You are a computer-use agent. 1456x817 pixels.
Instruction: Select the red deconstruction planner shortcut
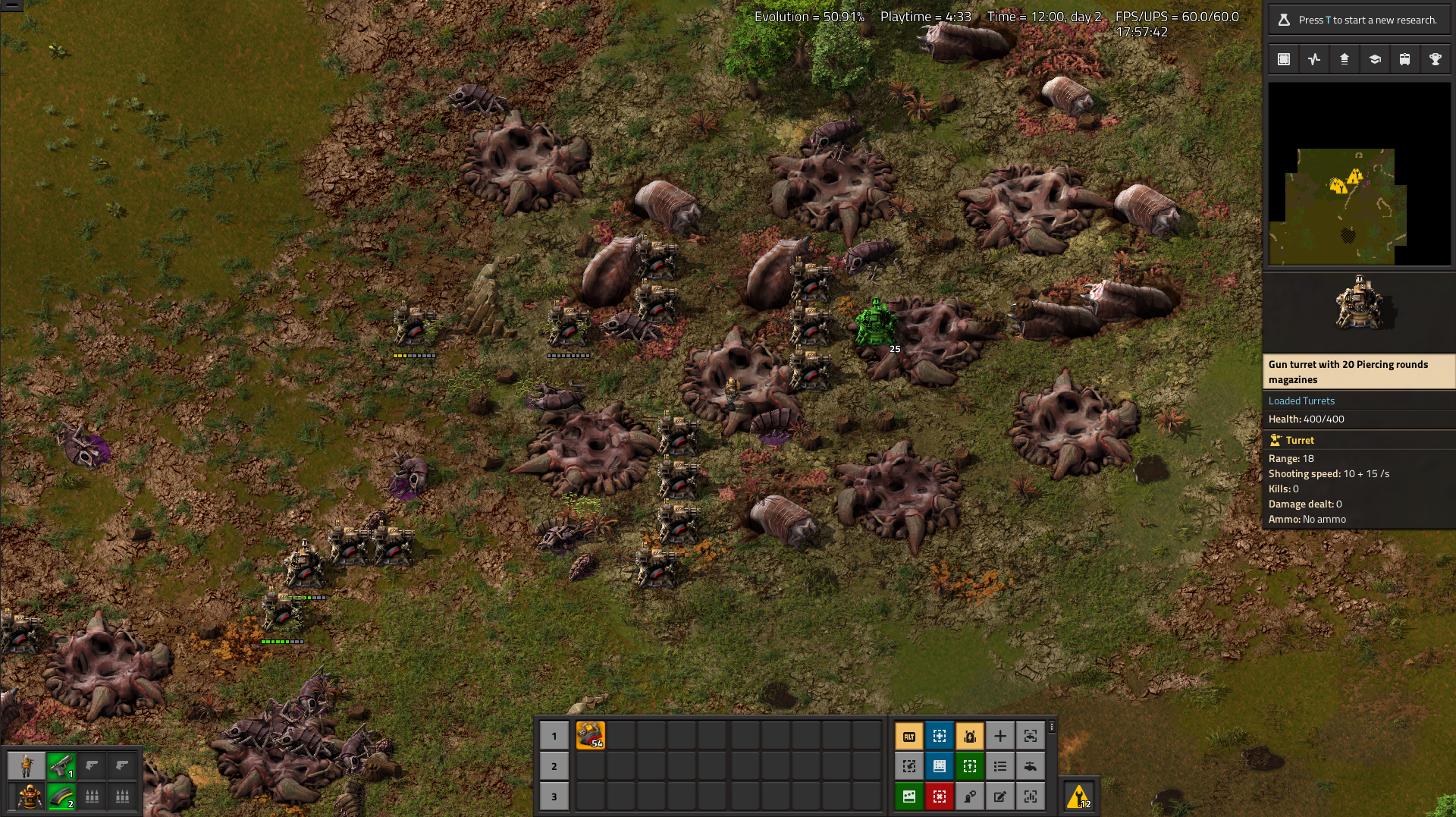[x=940, y=797]
